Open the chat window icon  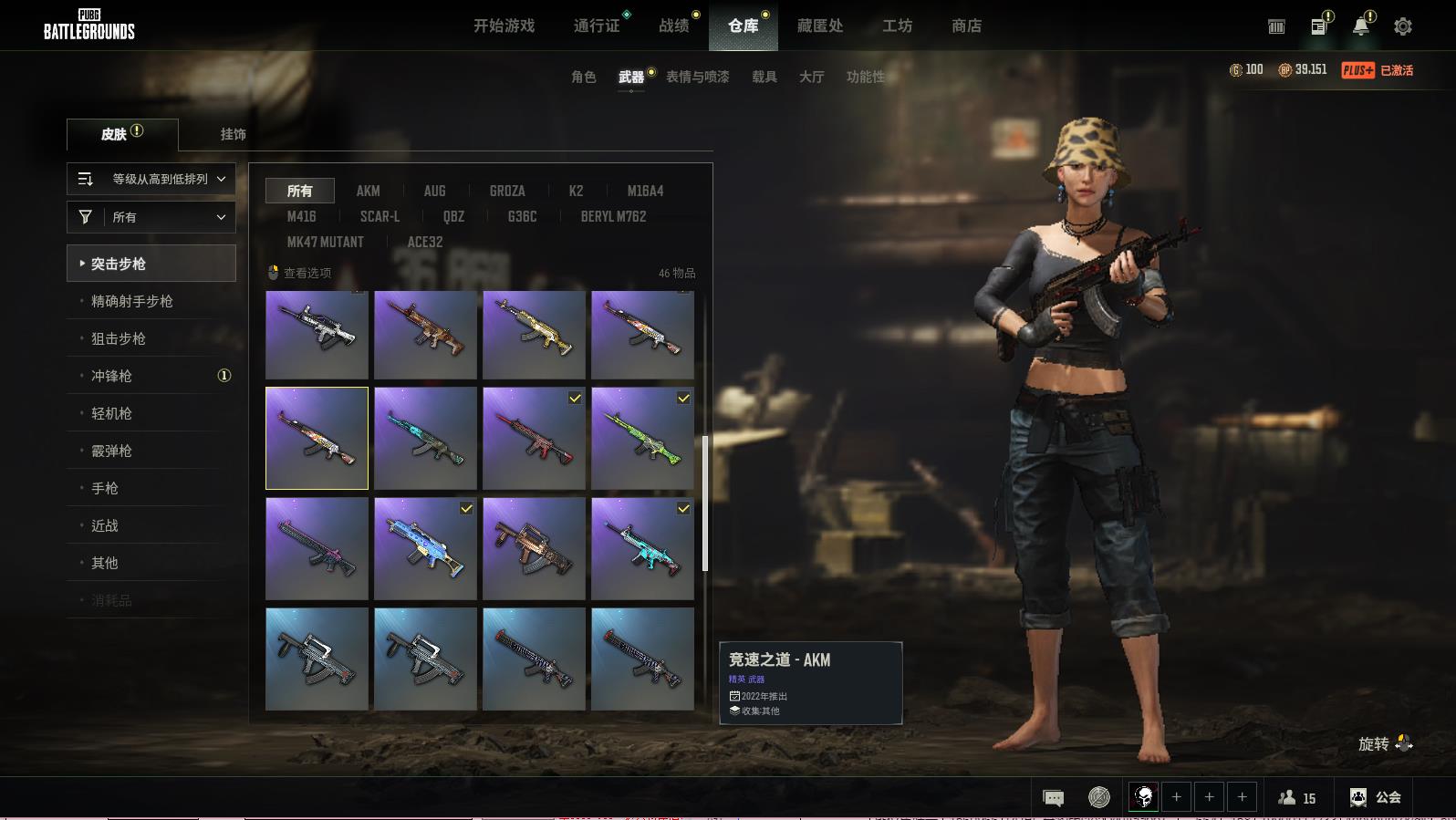click(1053, 798)
